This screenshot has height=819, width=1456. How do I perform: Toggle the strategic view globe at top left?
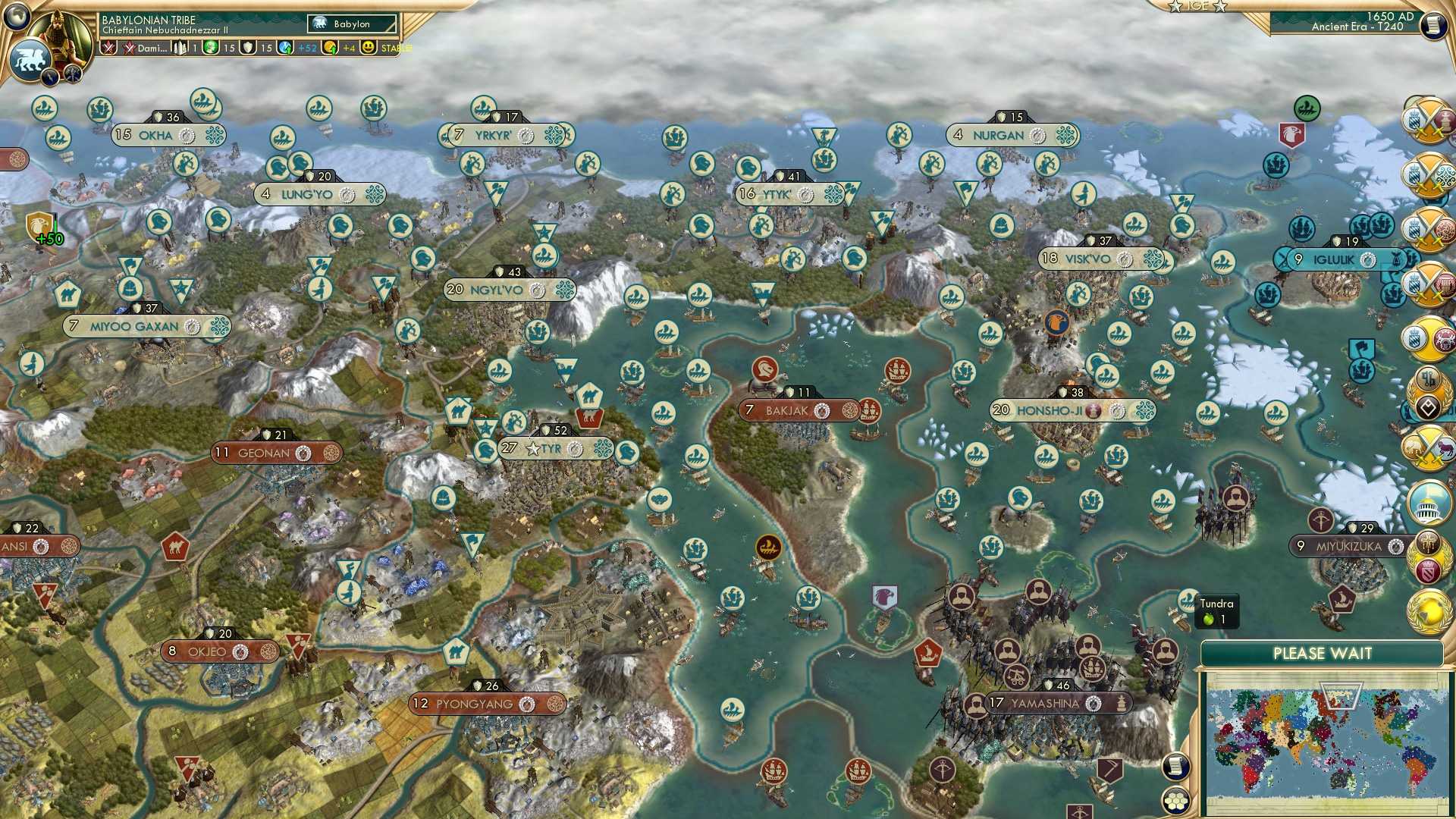[x=17, y=16]
